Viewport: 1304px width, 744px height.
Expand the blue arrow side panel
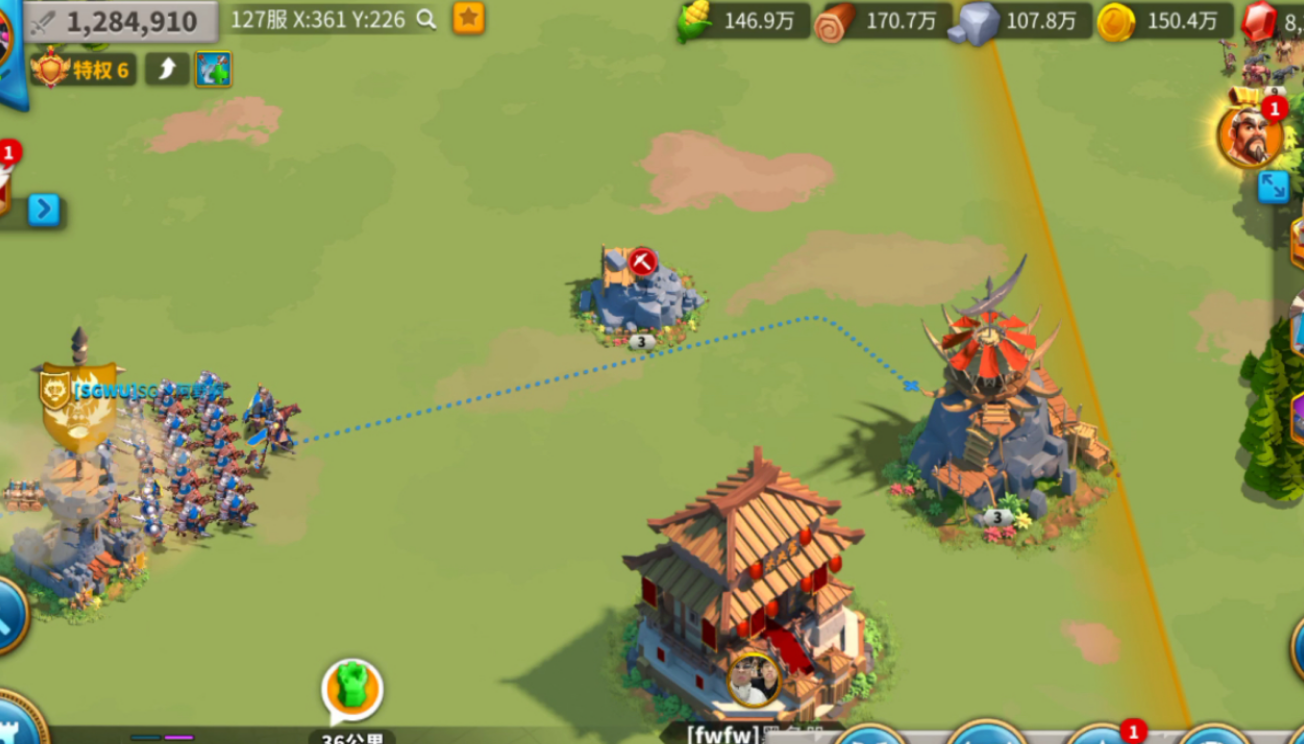tap(43, 209)
